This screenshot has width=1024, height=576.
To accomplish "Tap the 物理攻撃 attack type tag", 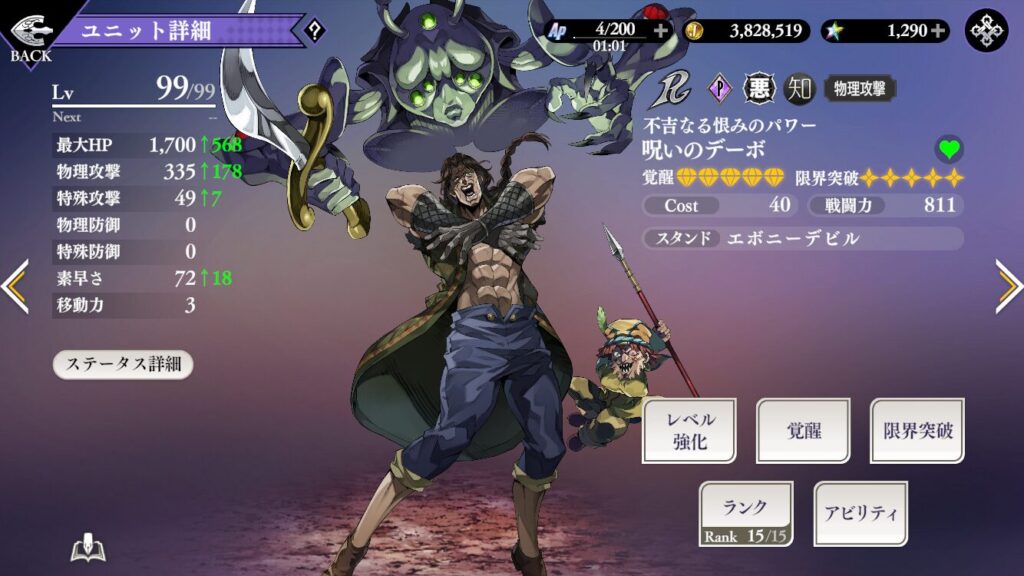I will tap(859, 89).
